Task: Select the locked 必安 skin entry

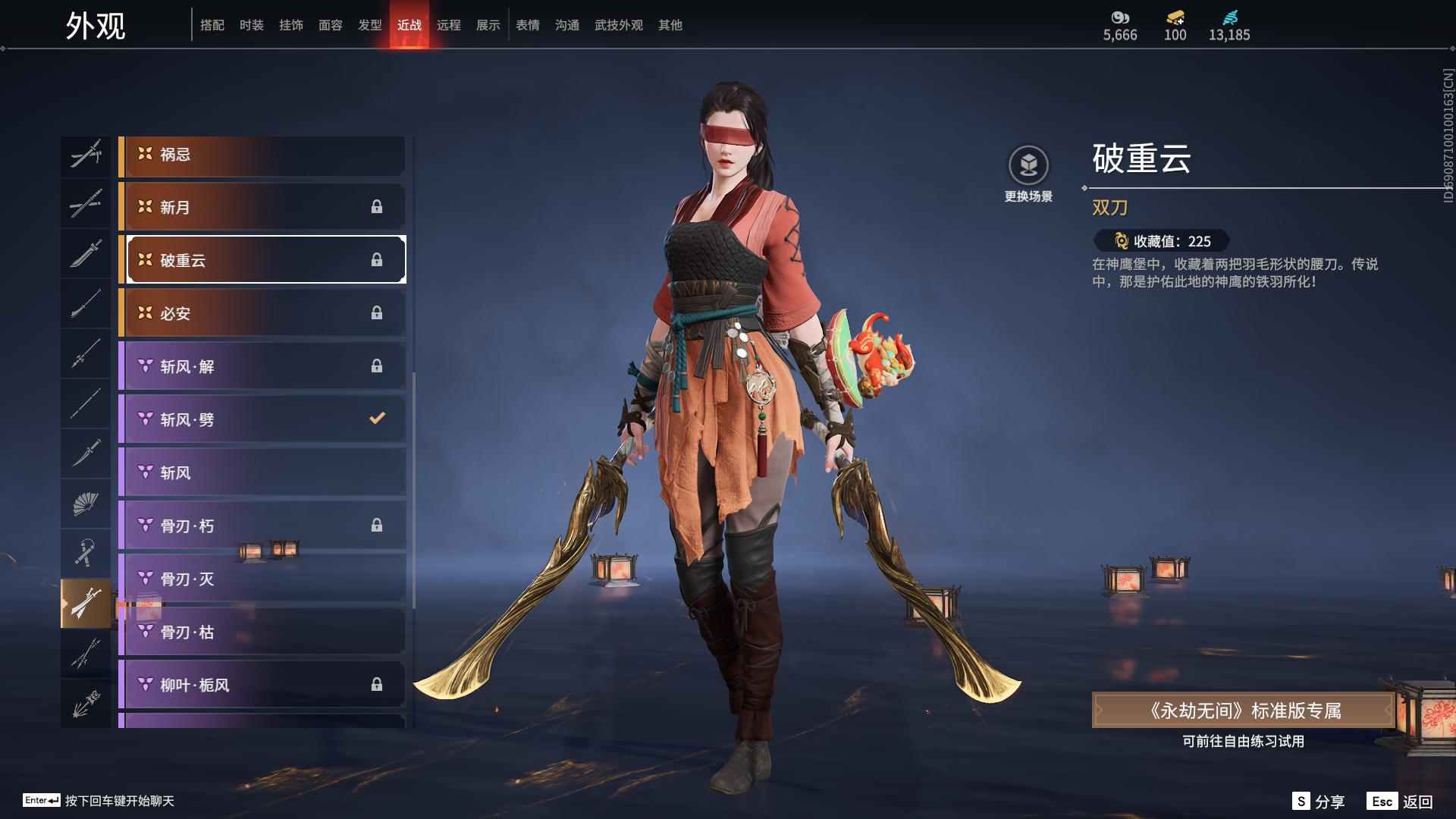Action: point(262,313)
